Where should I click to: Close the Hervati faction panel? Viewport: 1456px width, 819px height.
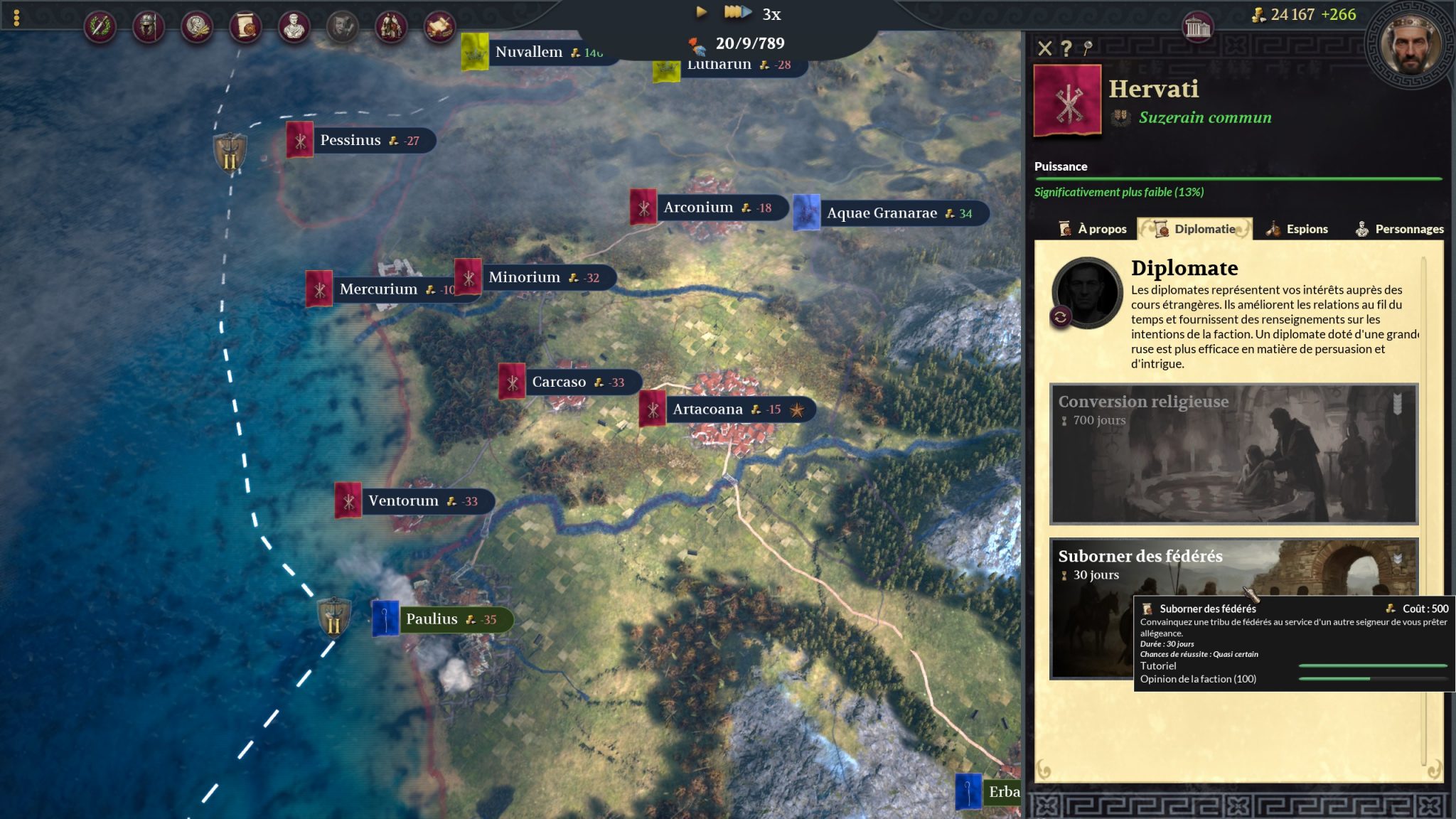click(x=1044, y=48)
